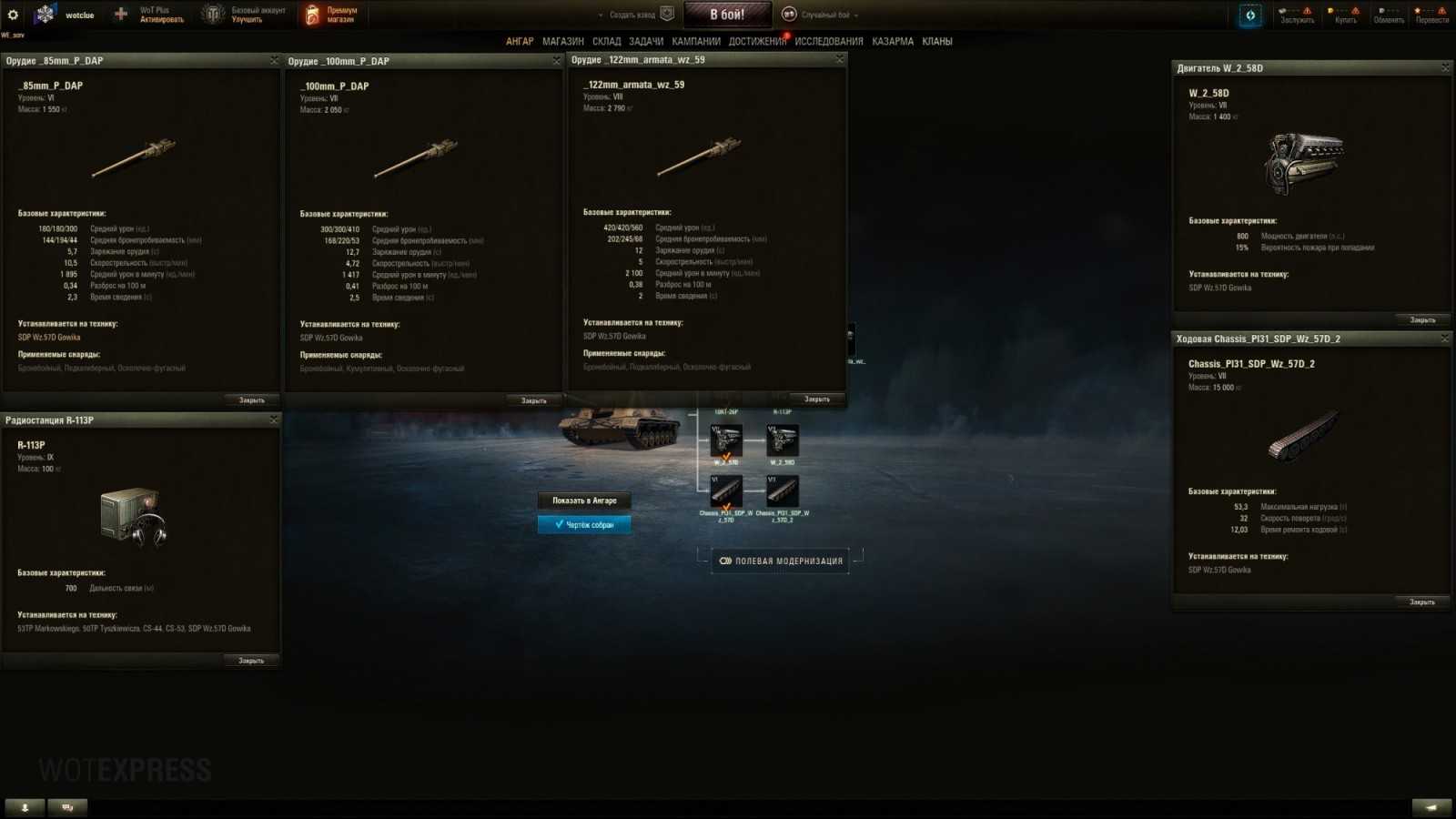Toggle the blue square indicator near В бой button
The image size is (1456, 819).
[1249, 15]
